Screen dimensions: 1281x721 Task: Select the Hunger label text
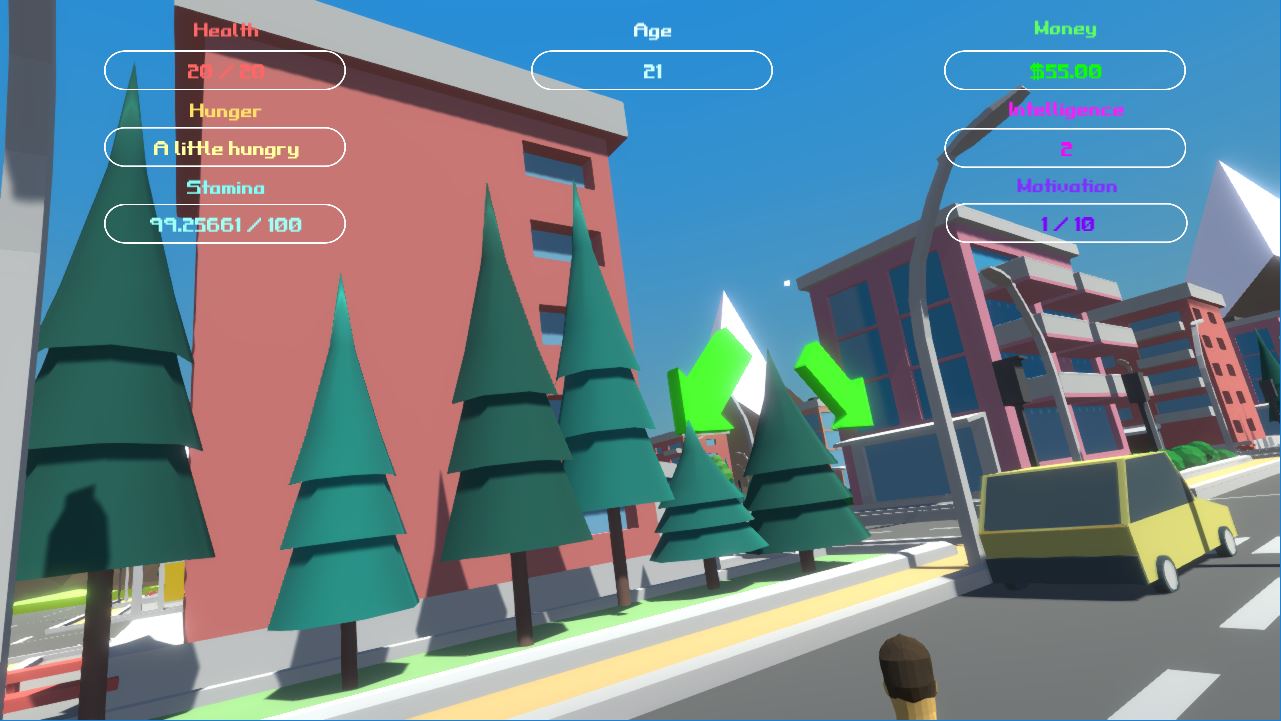pyautogui.click(x=224, y=111)
